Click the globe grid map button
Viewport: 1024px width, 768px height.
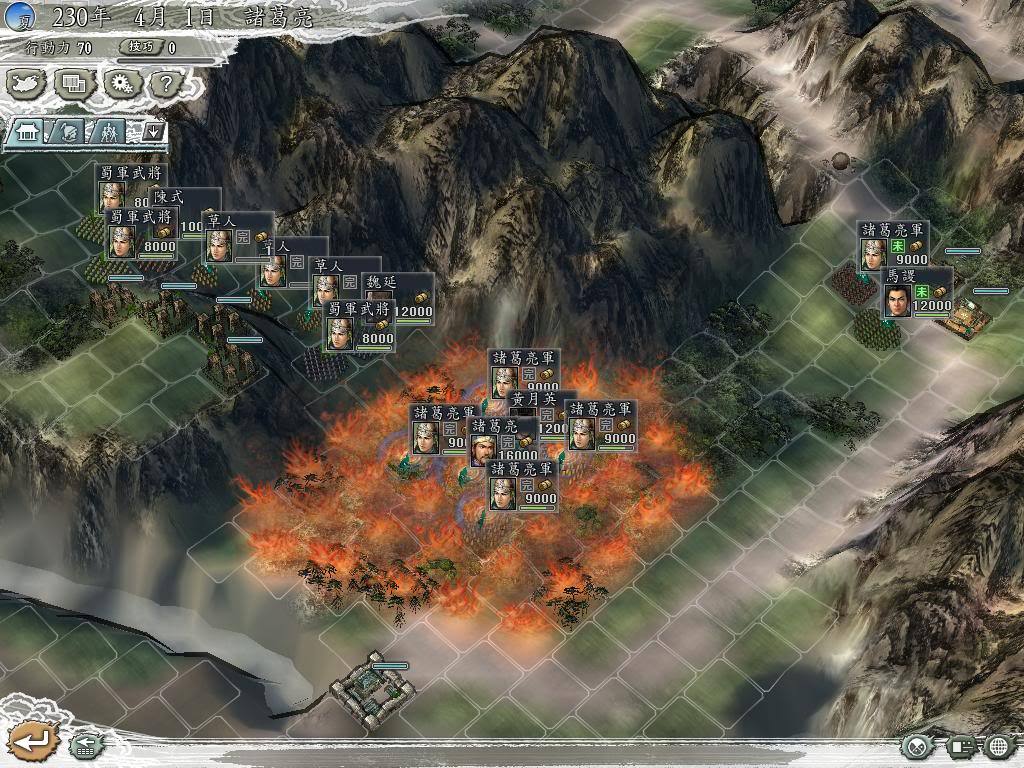pos(1000,746)
